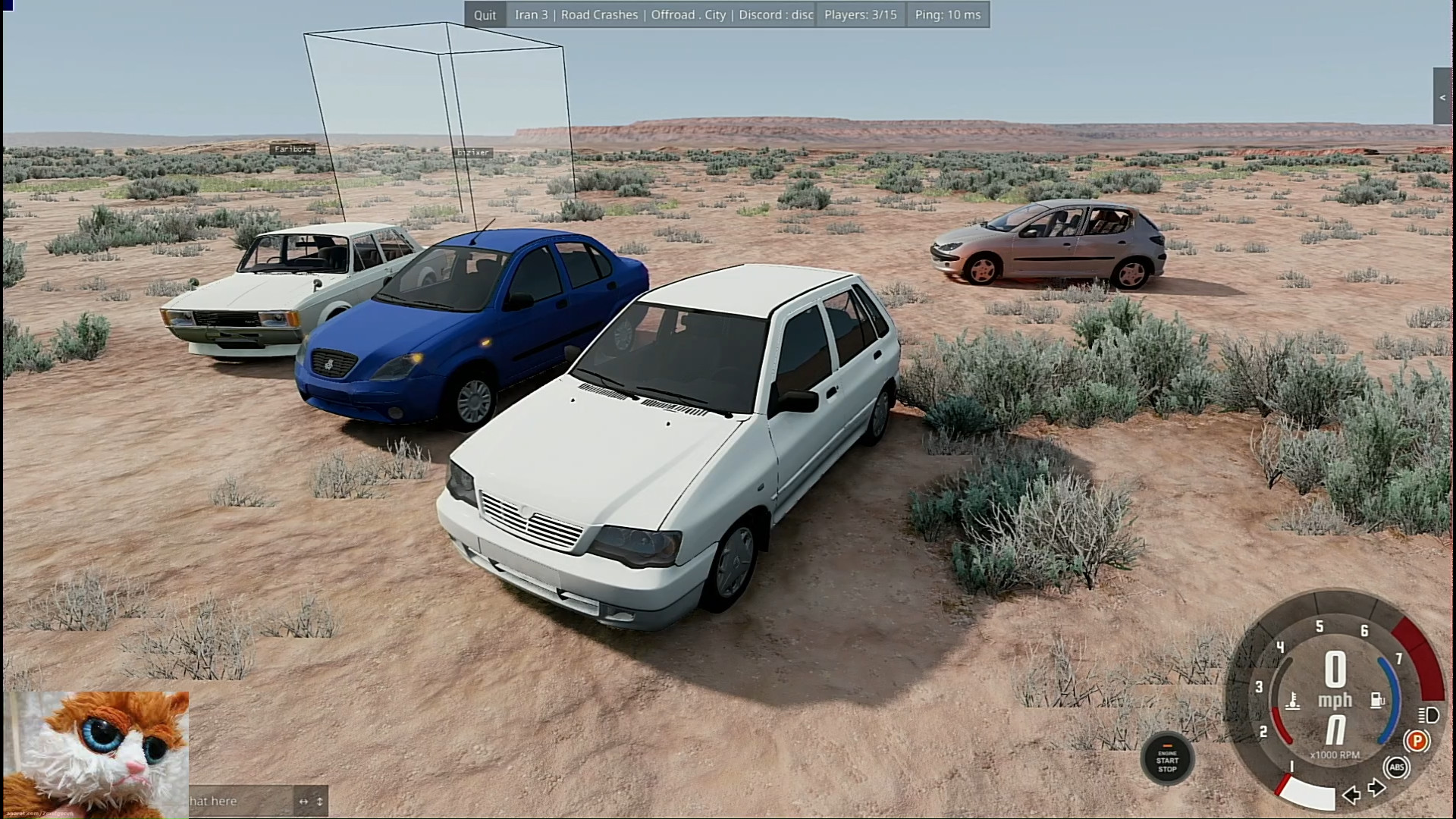Expand the right side panel arrow
The width and height of the screenshot is (1456, 819).
(x=1442, y=97)
